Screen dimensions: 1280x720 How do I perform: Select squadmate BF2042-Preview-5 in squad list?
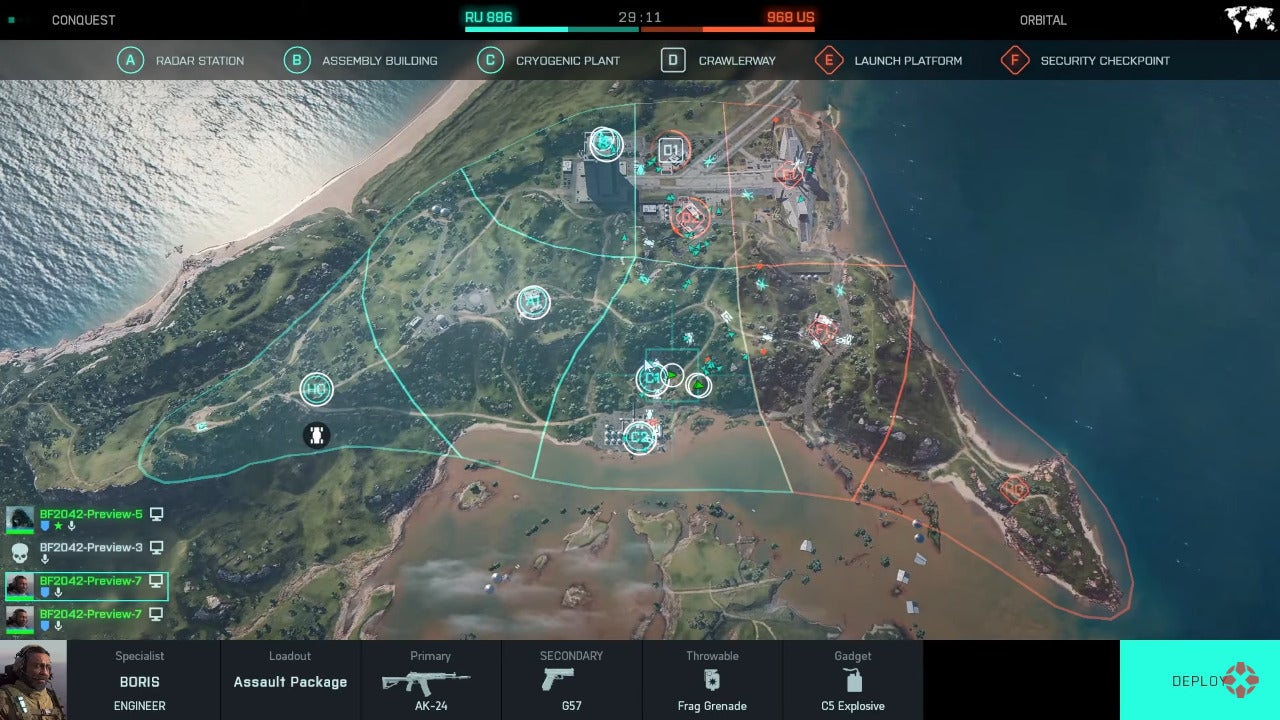click(x=90, y=515)
